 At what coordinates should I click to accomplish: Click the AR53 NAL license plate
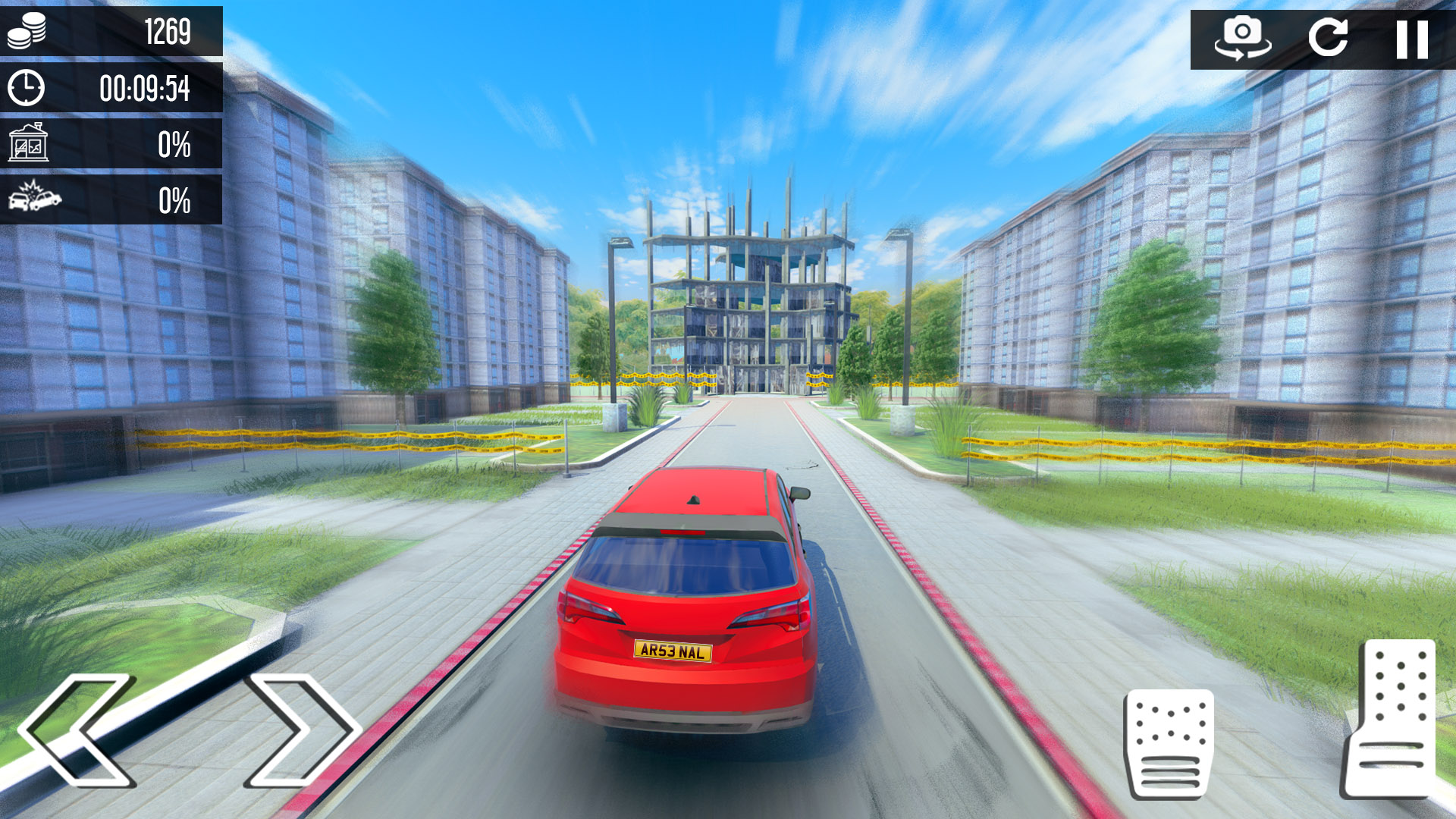click(x=673, y=650)
